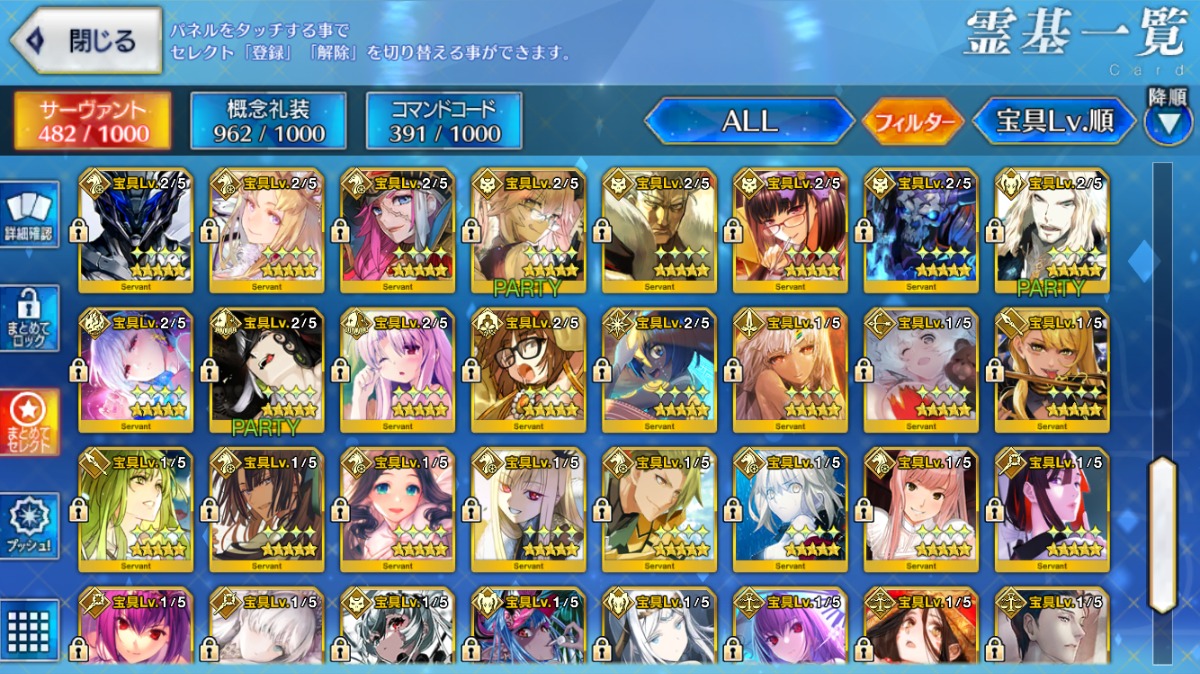The height and width of the screenshot is (674, 1200).
Task: Open the 概念礼装 tab
Action: pos(268,121)
